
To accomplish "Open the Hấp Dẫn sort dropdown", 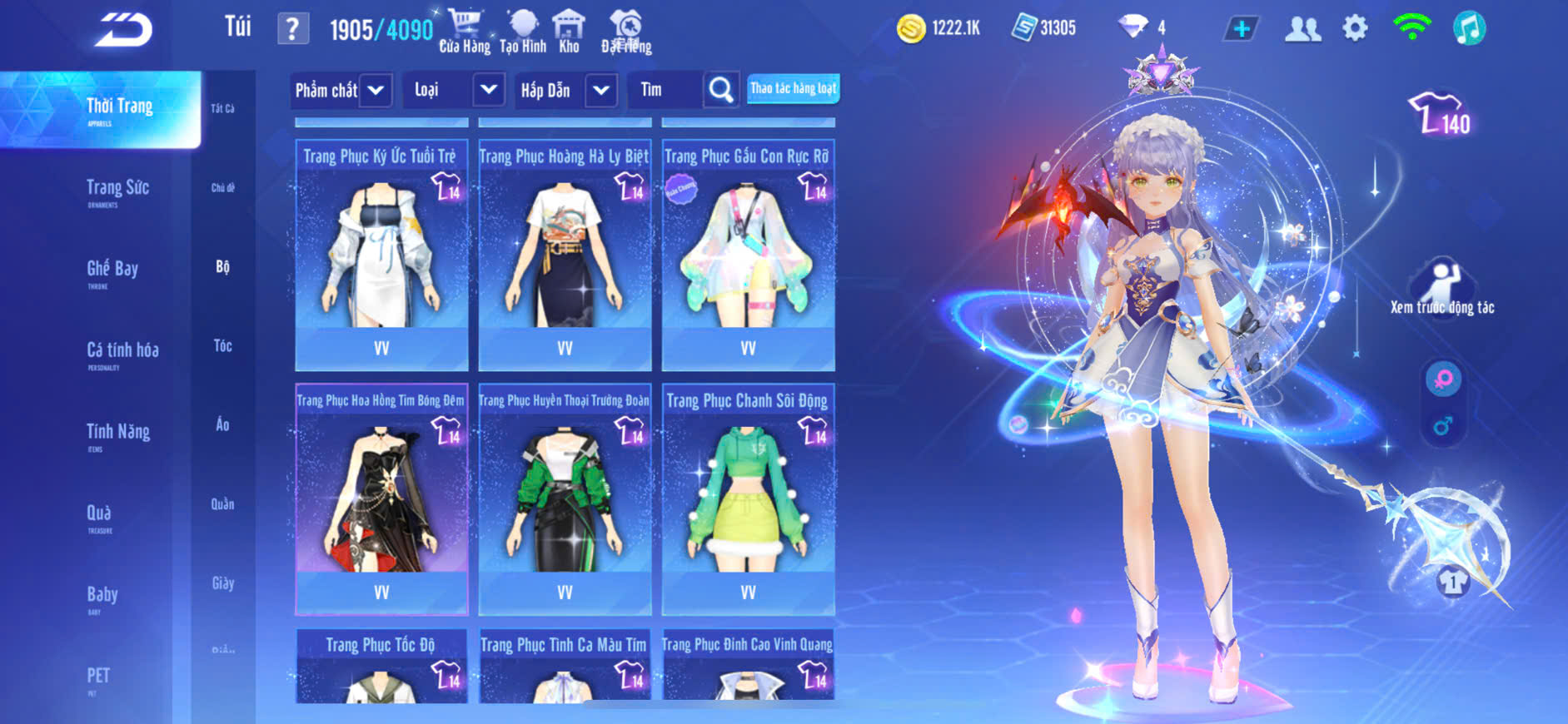I will [601, 90].
